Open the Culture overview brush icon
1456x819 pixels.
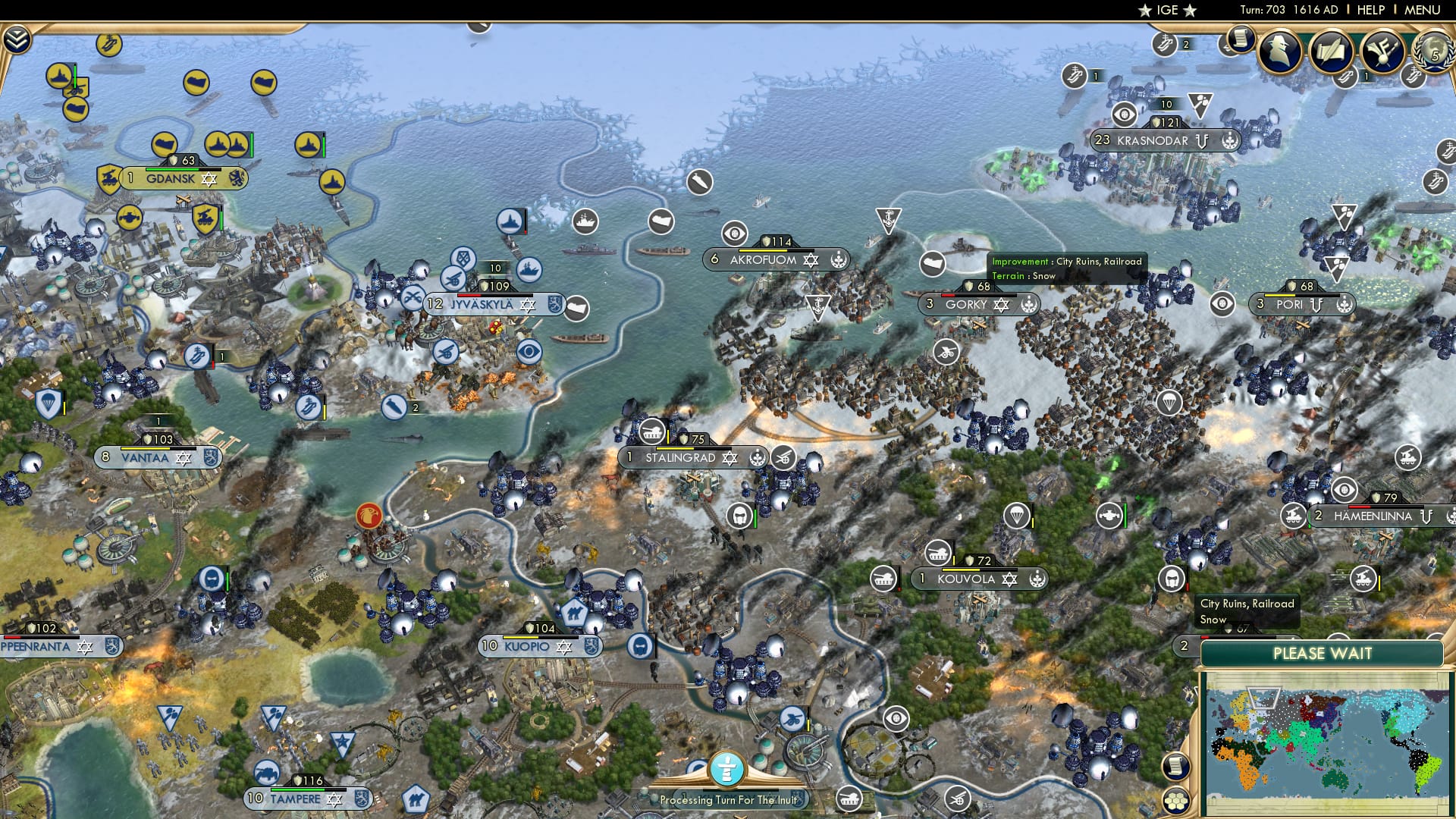[1382, 49]
